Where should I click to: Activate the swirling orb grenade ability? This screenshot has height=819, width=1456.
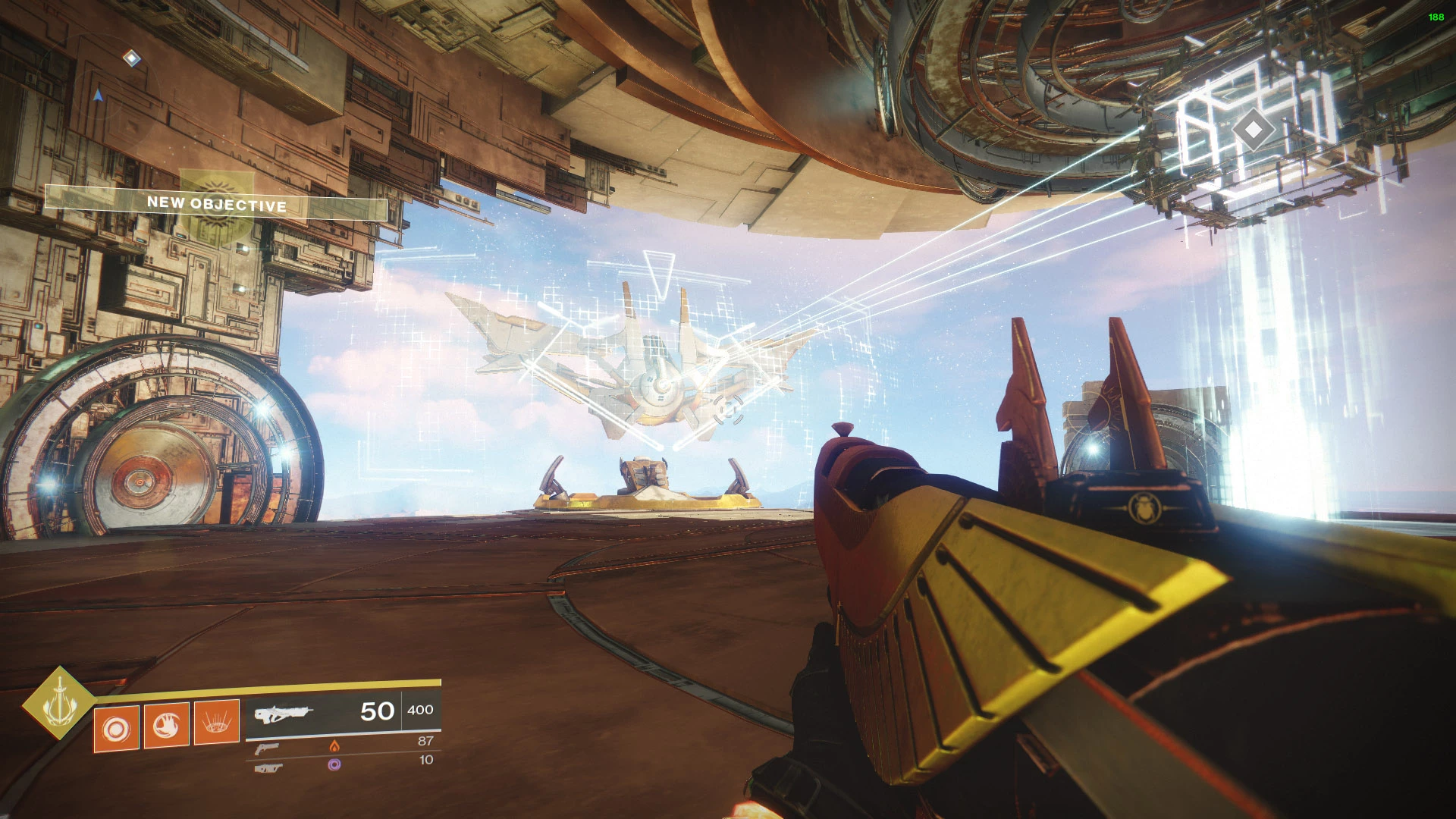(x=116, y=729)
